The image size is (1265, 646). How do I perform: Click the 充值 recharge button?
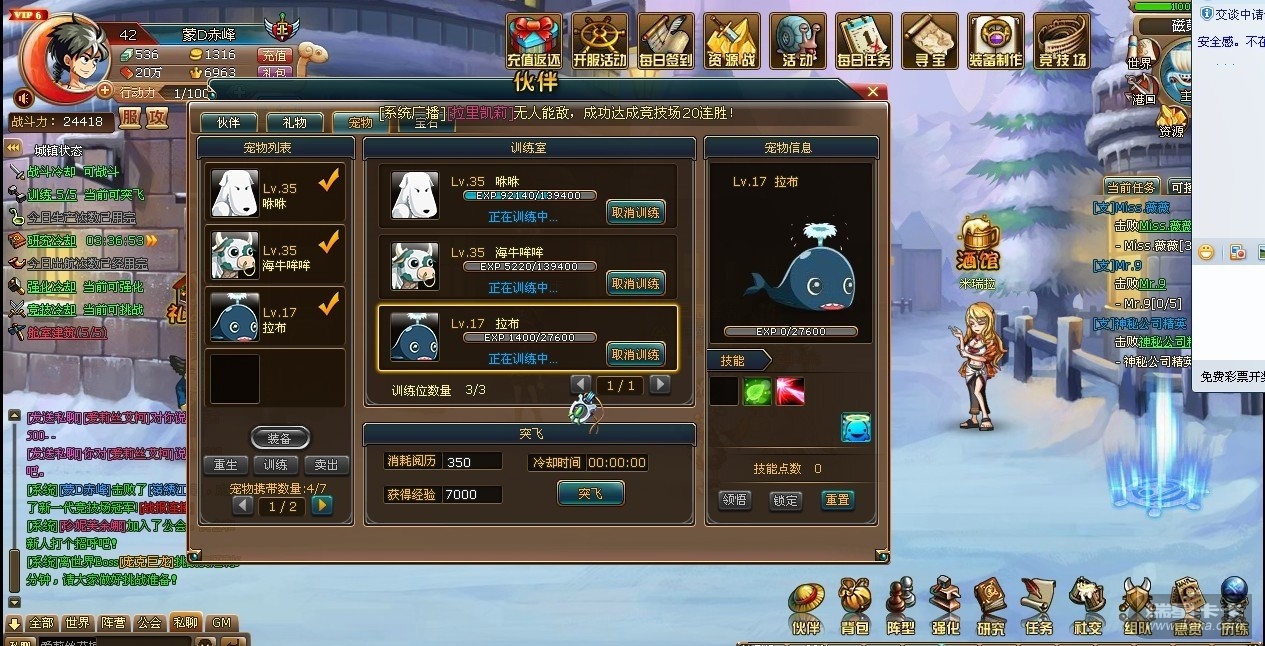274,55
